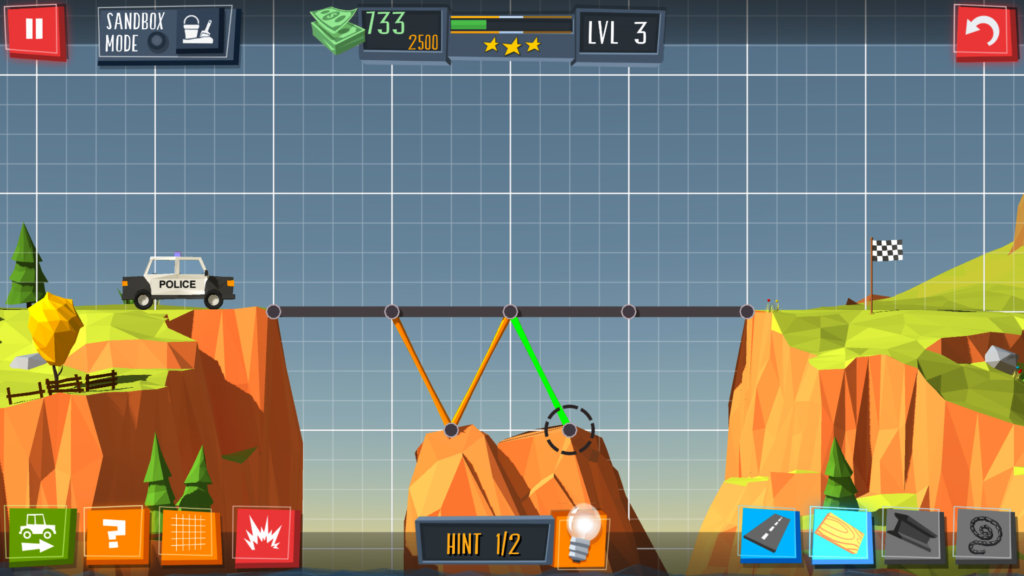Viewport: 1024px width, 576px height.
Task: Pause the game with the red button
Action: click(x=35, y=30)
